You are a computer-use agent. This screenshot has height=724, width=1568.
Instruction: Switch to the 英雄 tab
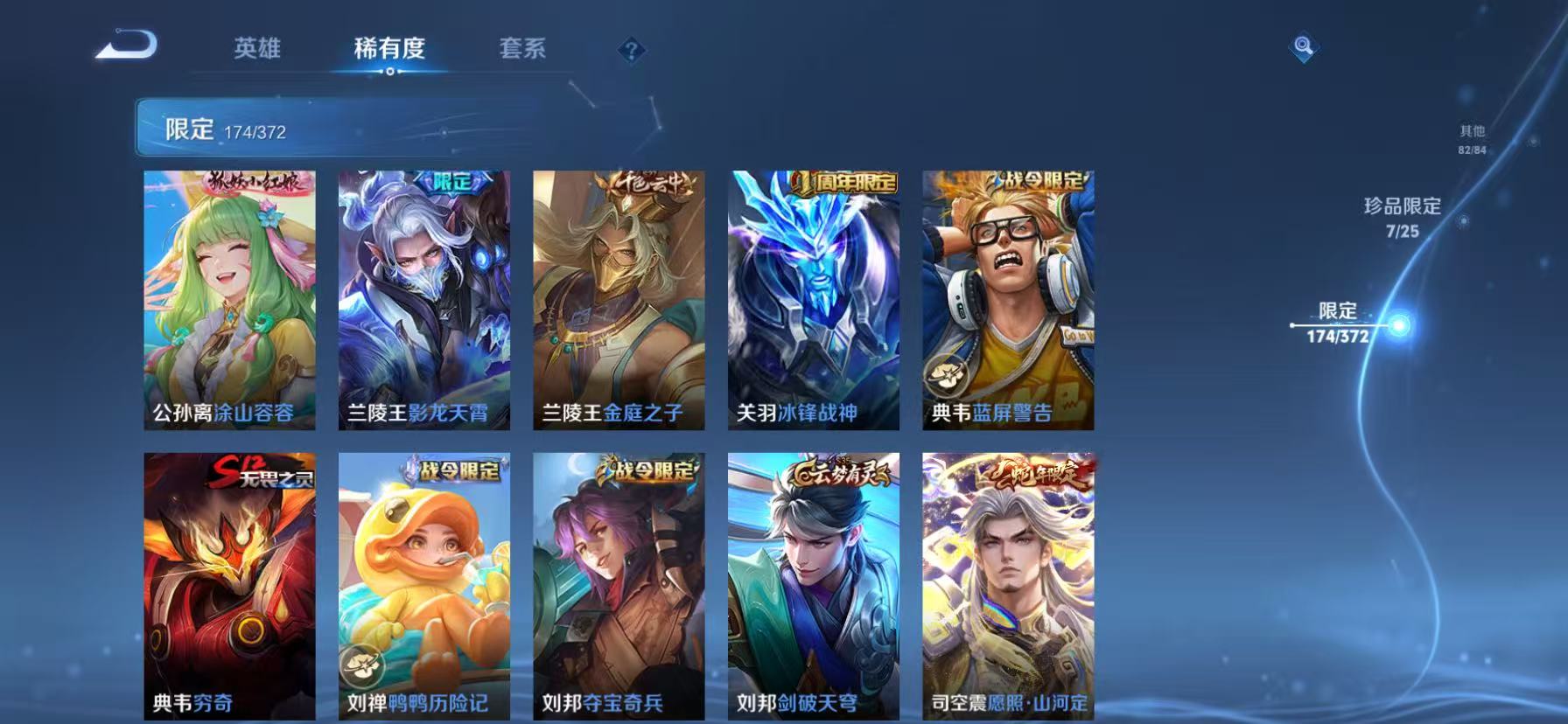click(256, 50)
